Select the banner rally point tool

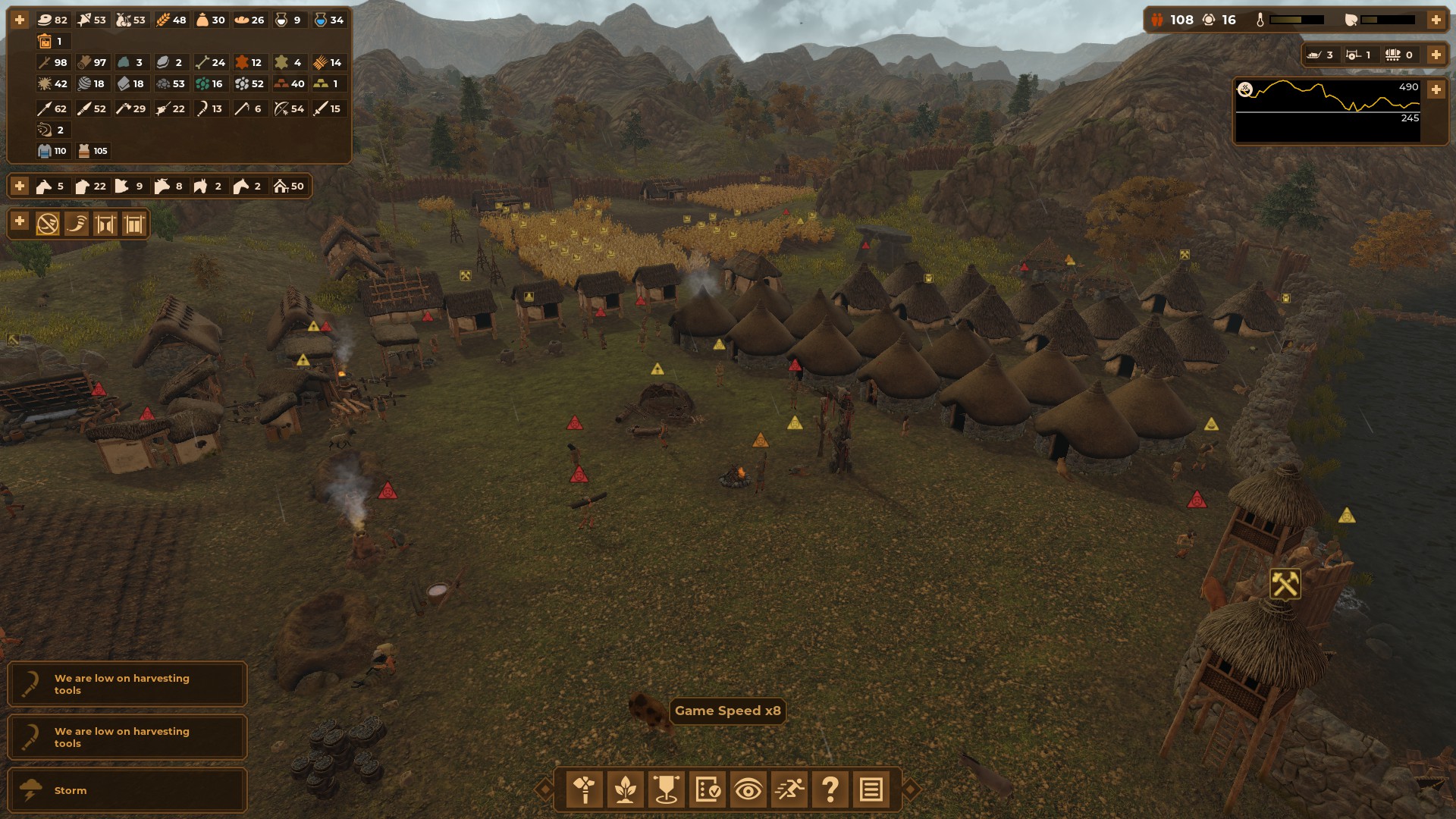[x=667, y=789]
